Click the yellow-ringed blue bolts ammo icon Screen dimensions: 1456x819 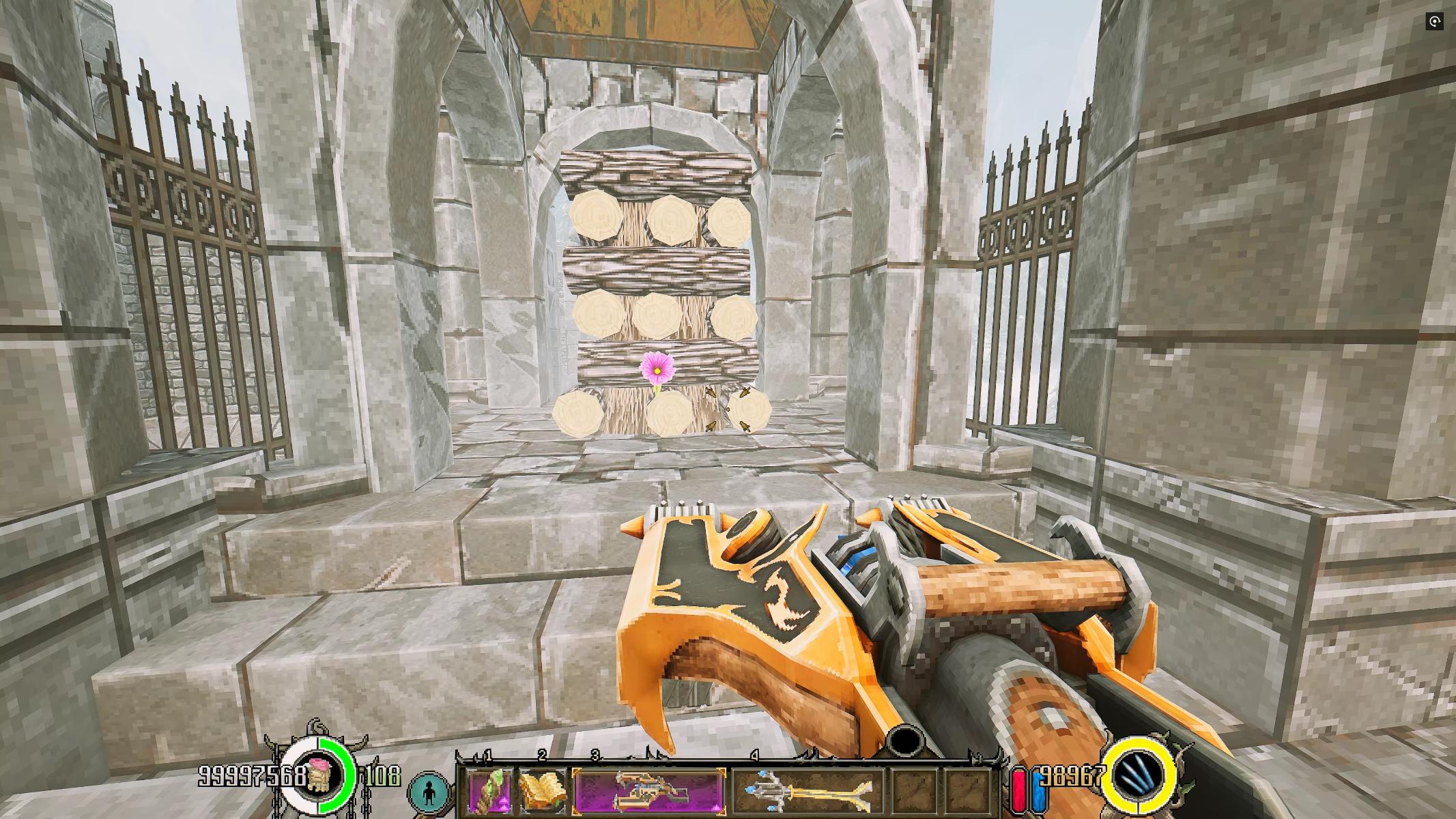pyautogui.click(x=1139, y=776)
